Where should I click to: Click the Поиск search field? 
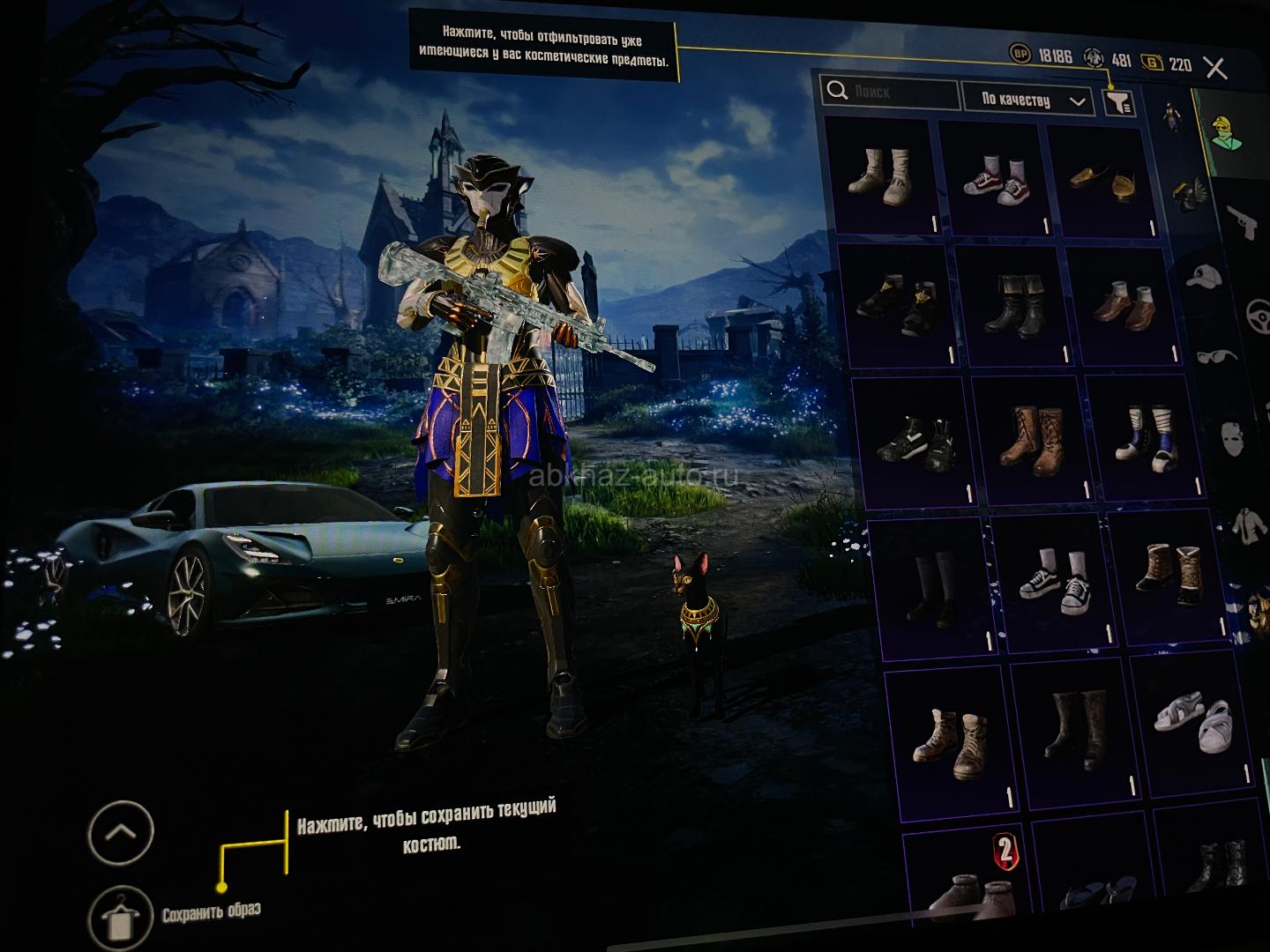891,92
